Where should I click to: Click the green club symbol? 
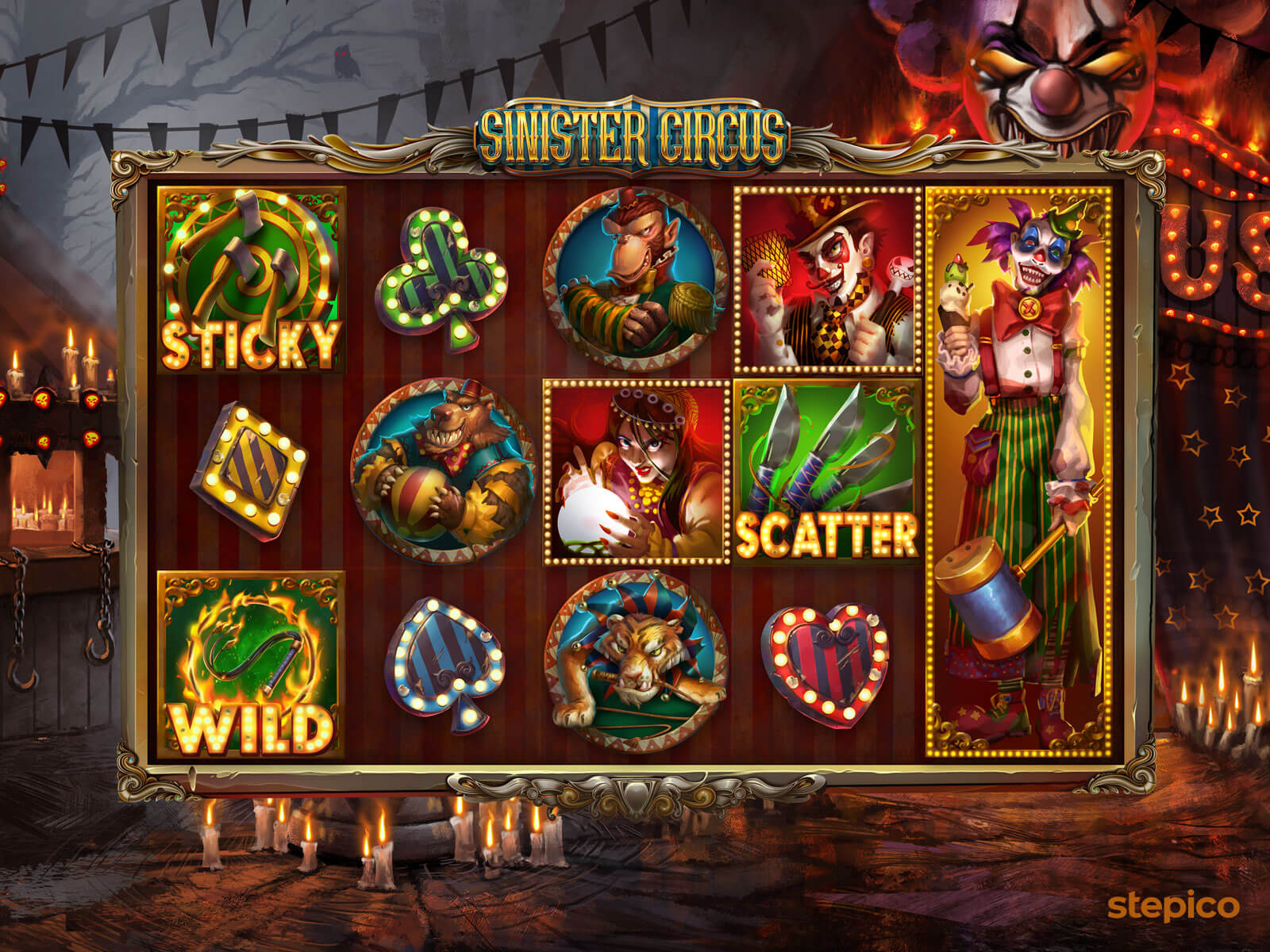(x=441, y=280)
